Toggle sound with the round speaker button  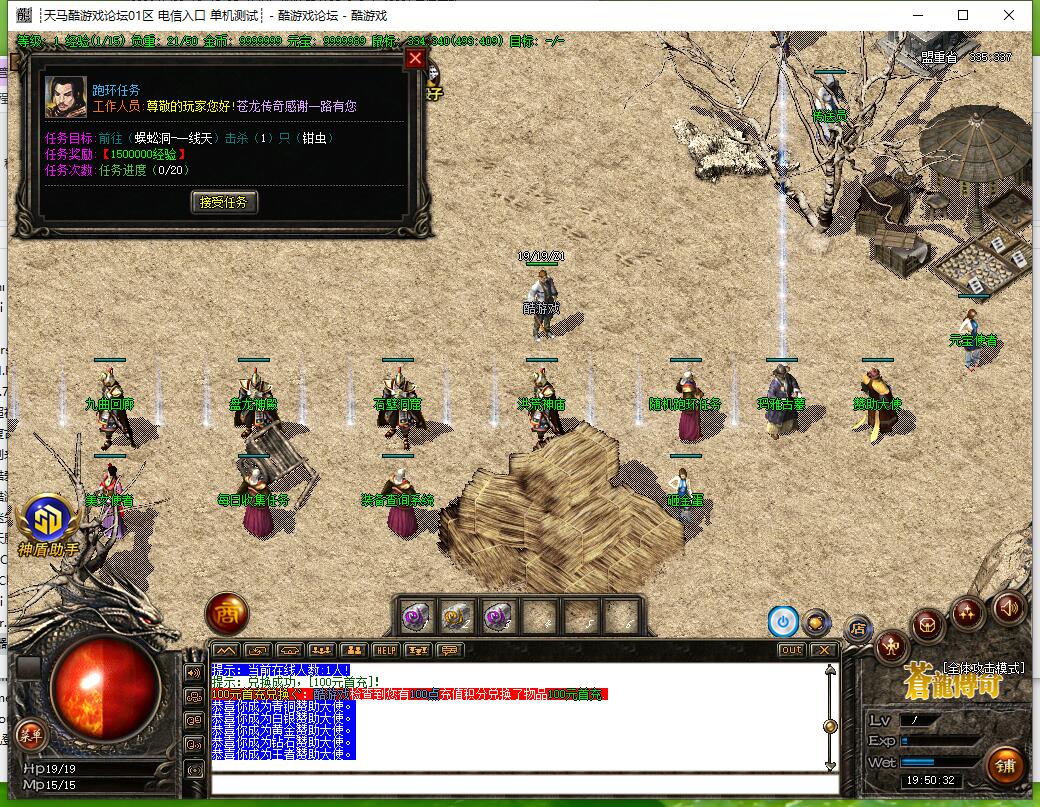[x=1009, y=607]
